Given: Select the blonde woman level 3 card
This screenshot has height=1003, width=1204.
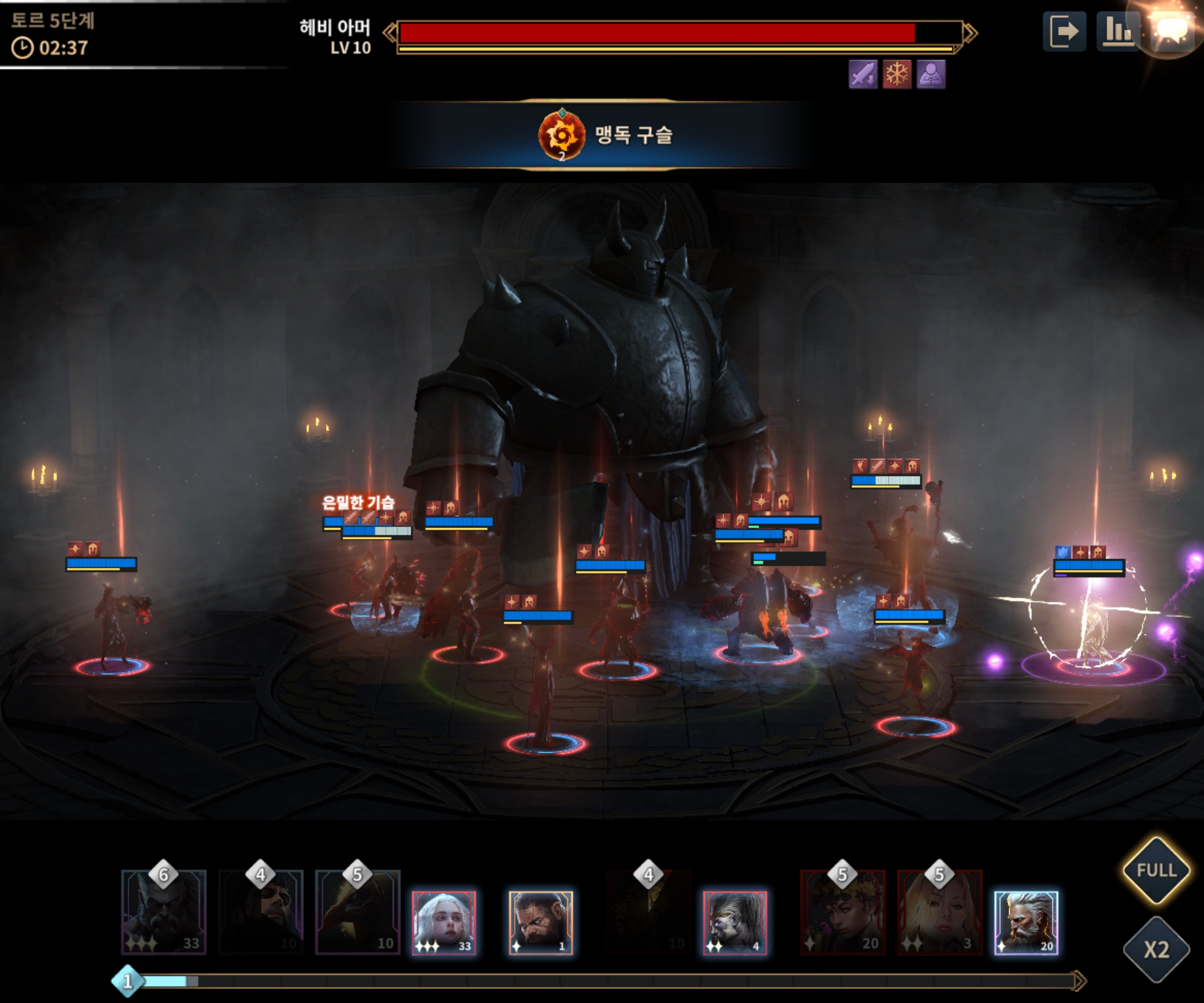Looking at the screenshot, I should 940,913.
